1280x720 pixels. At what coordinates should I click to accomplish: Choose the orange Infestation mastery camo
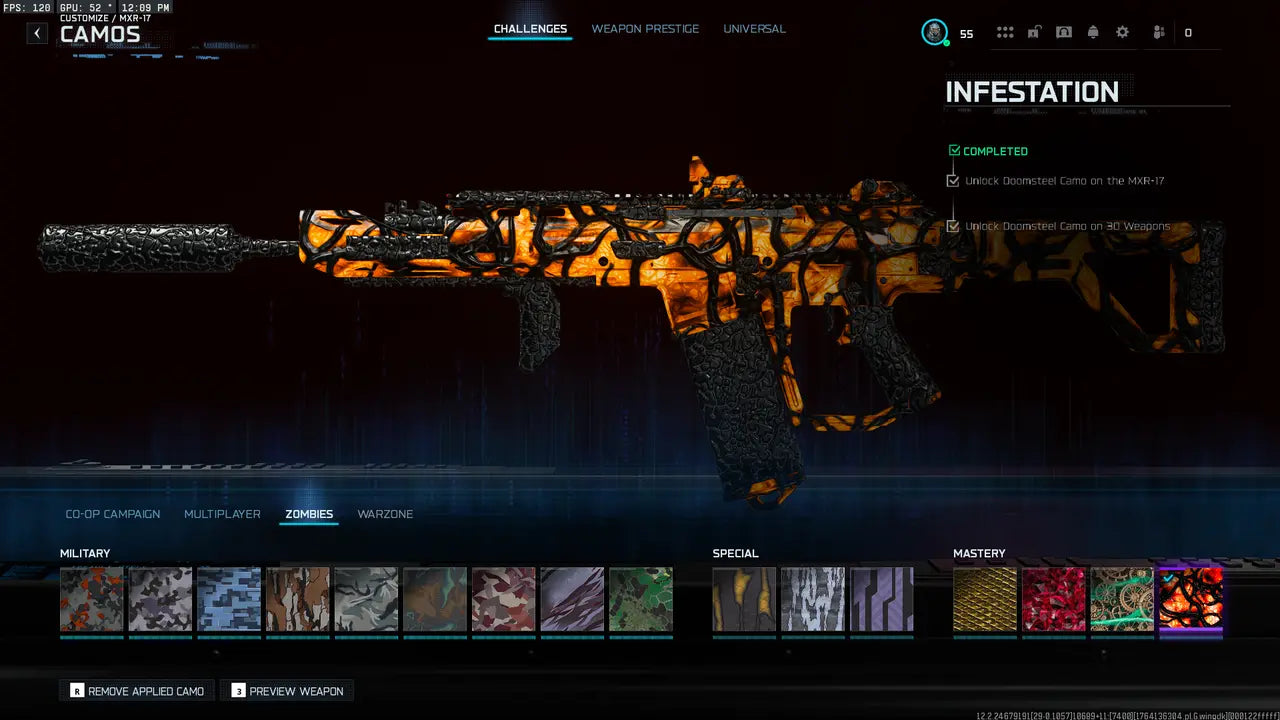pos(1190,599)
